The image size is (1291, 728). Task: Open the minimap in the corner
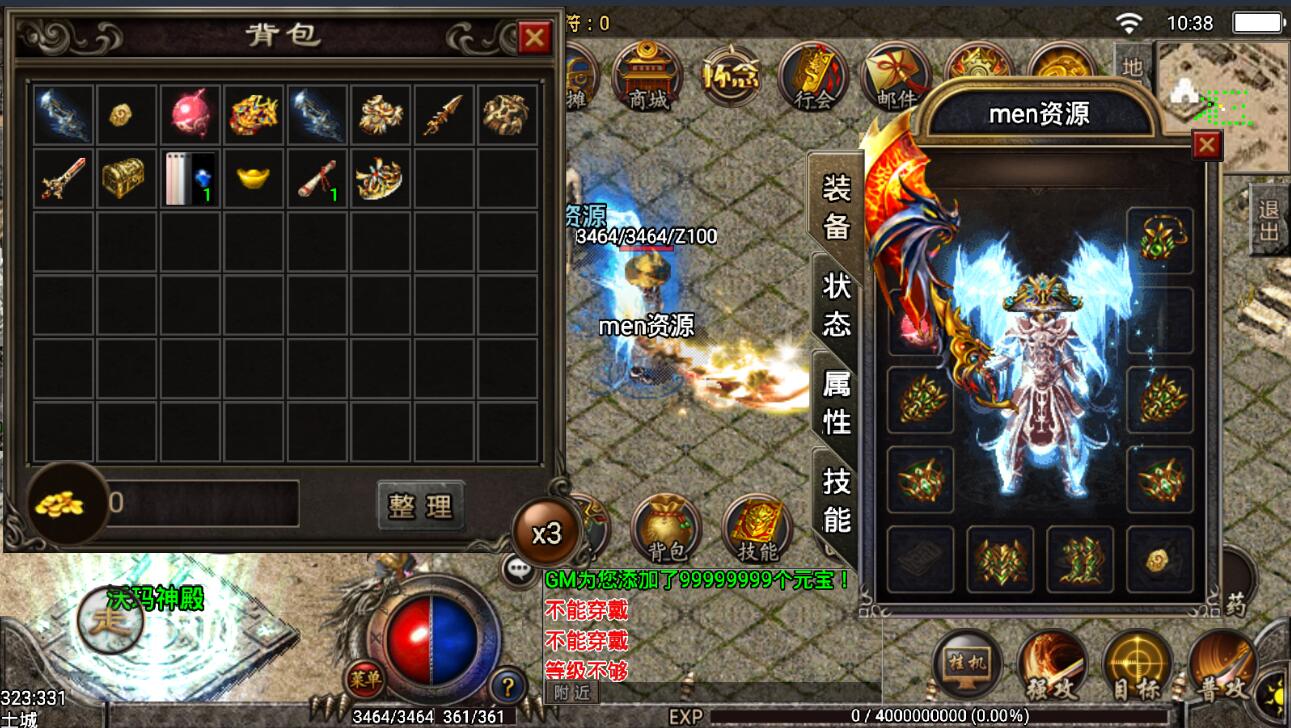pos(1224,105)
